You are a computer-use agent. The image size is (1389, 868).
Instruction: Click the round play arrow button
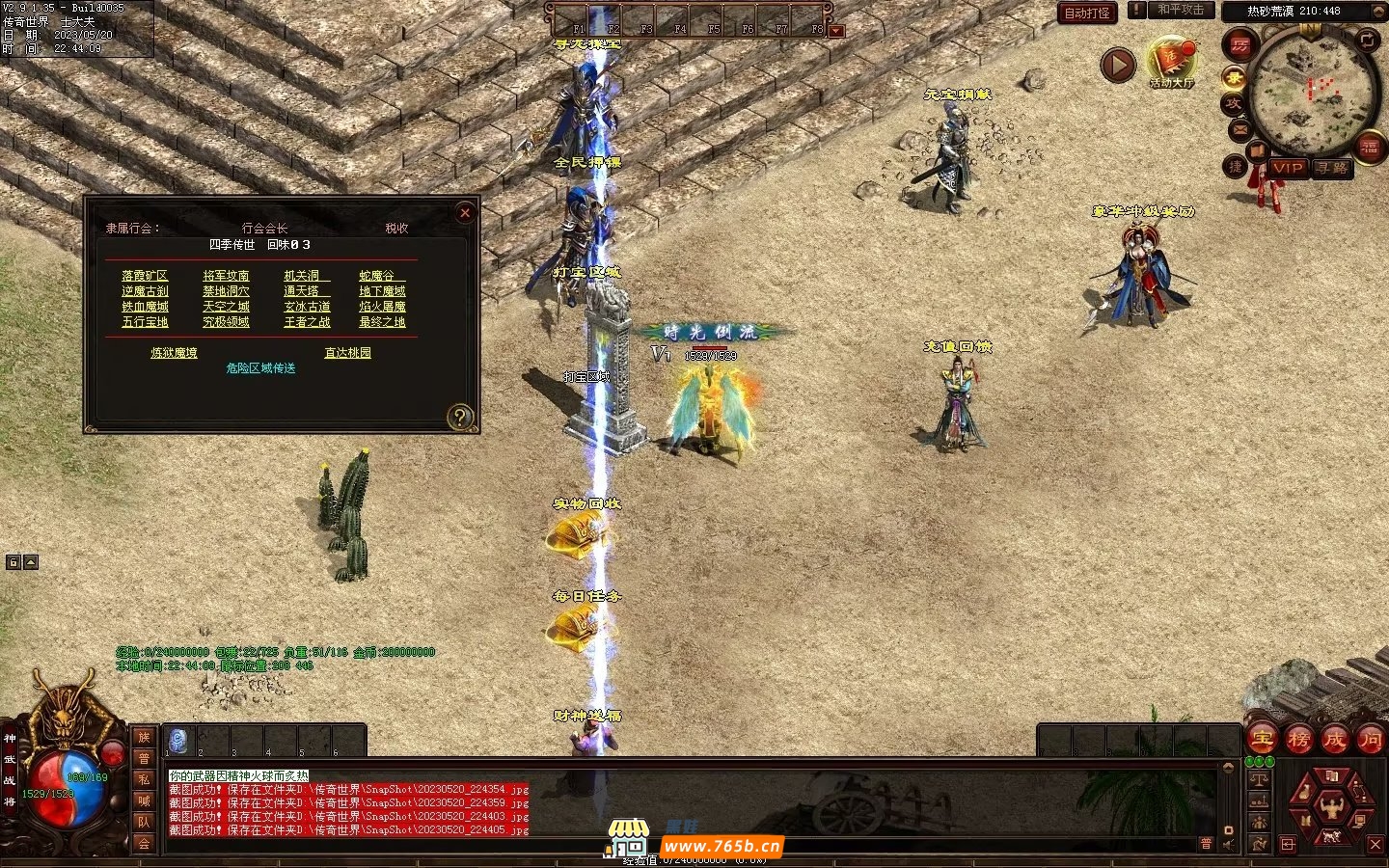click(1118, 66)
